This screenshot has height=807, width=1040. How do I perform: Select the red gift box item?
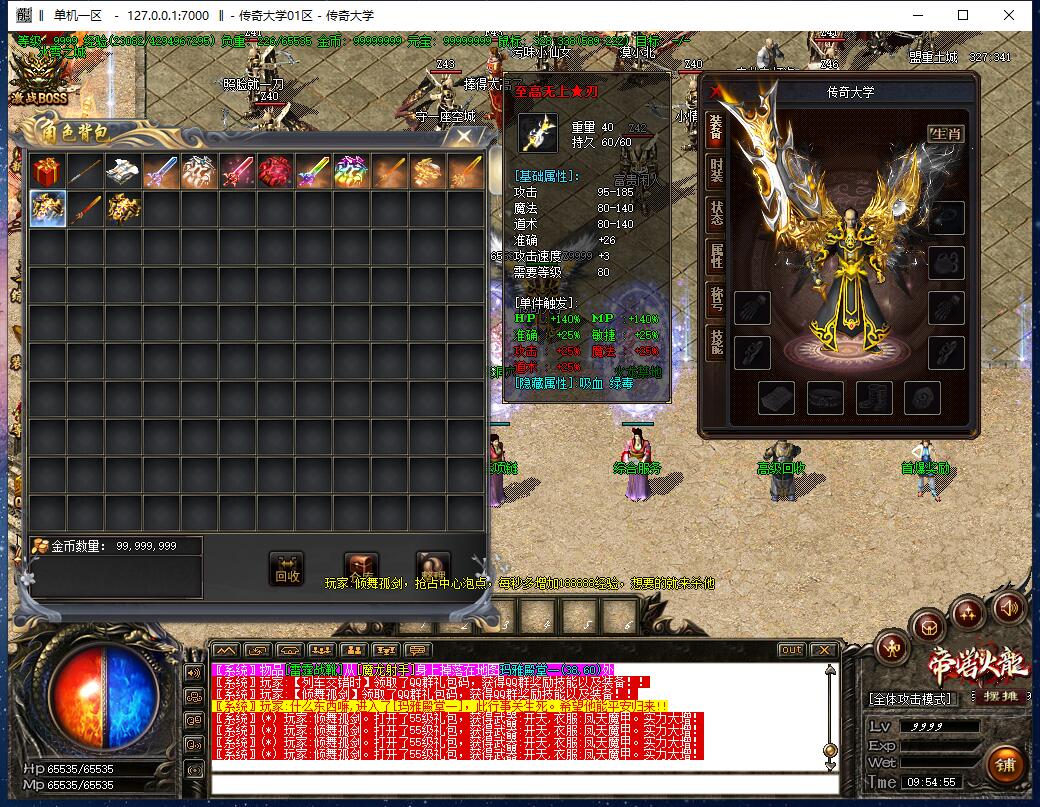(46, 172)
